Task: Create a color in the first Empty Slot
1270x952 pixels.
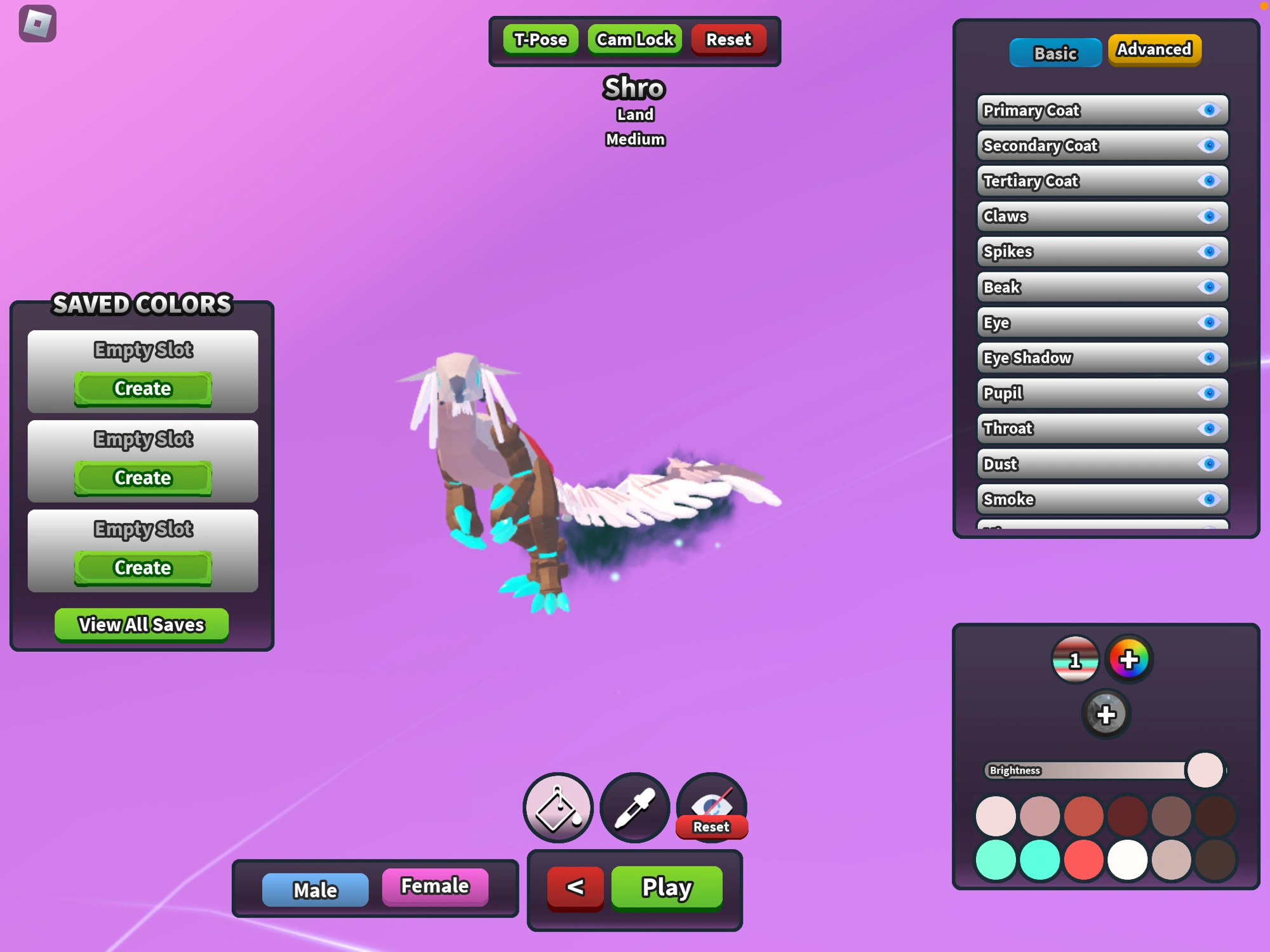Action: (142, 388)
